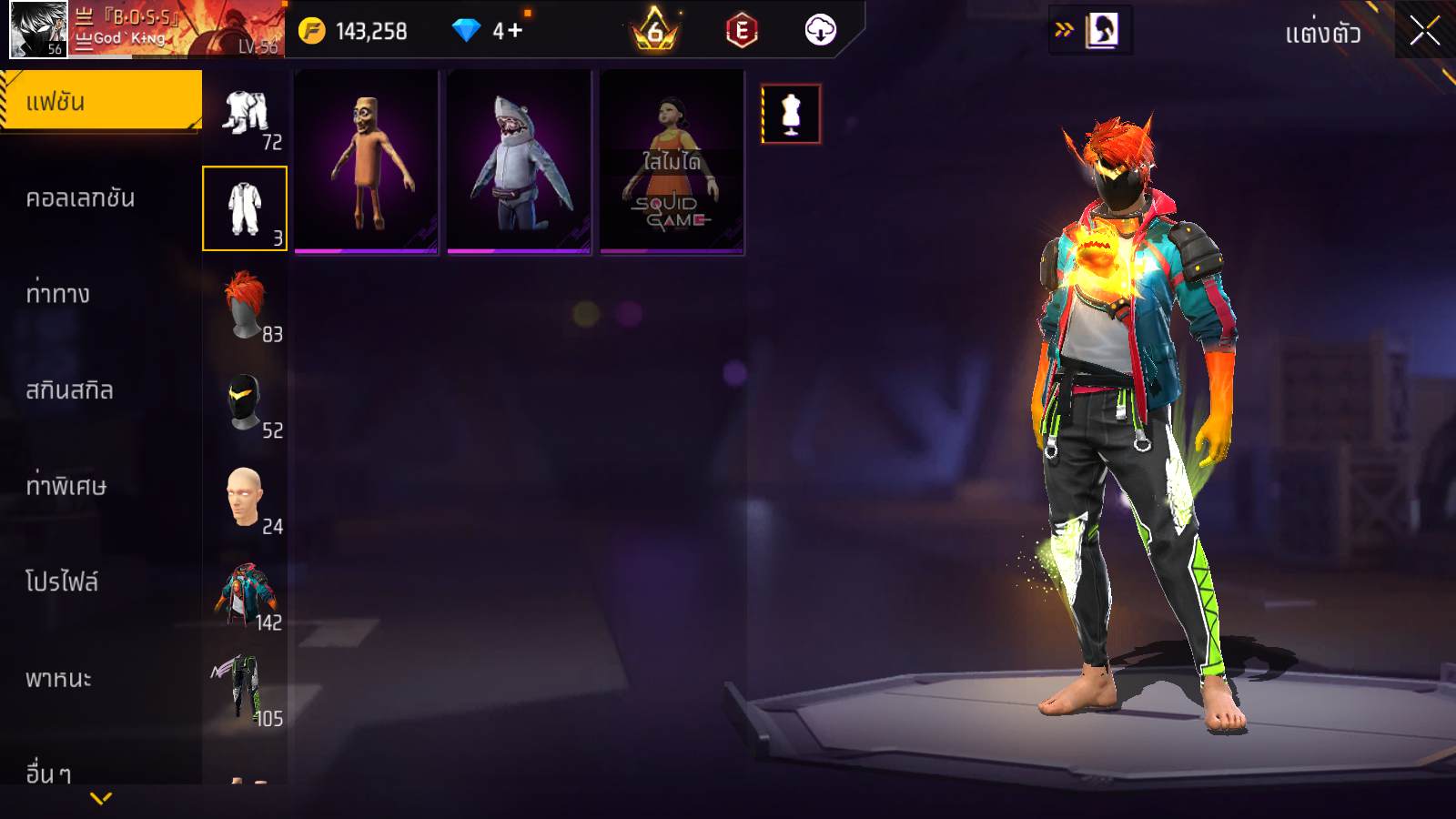This screenshot has width=1456, height=819.
Task: Open the orange hair head category
Action: tap(245, 305)
